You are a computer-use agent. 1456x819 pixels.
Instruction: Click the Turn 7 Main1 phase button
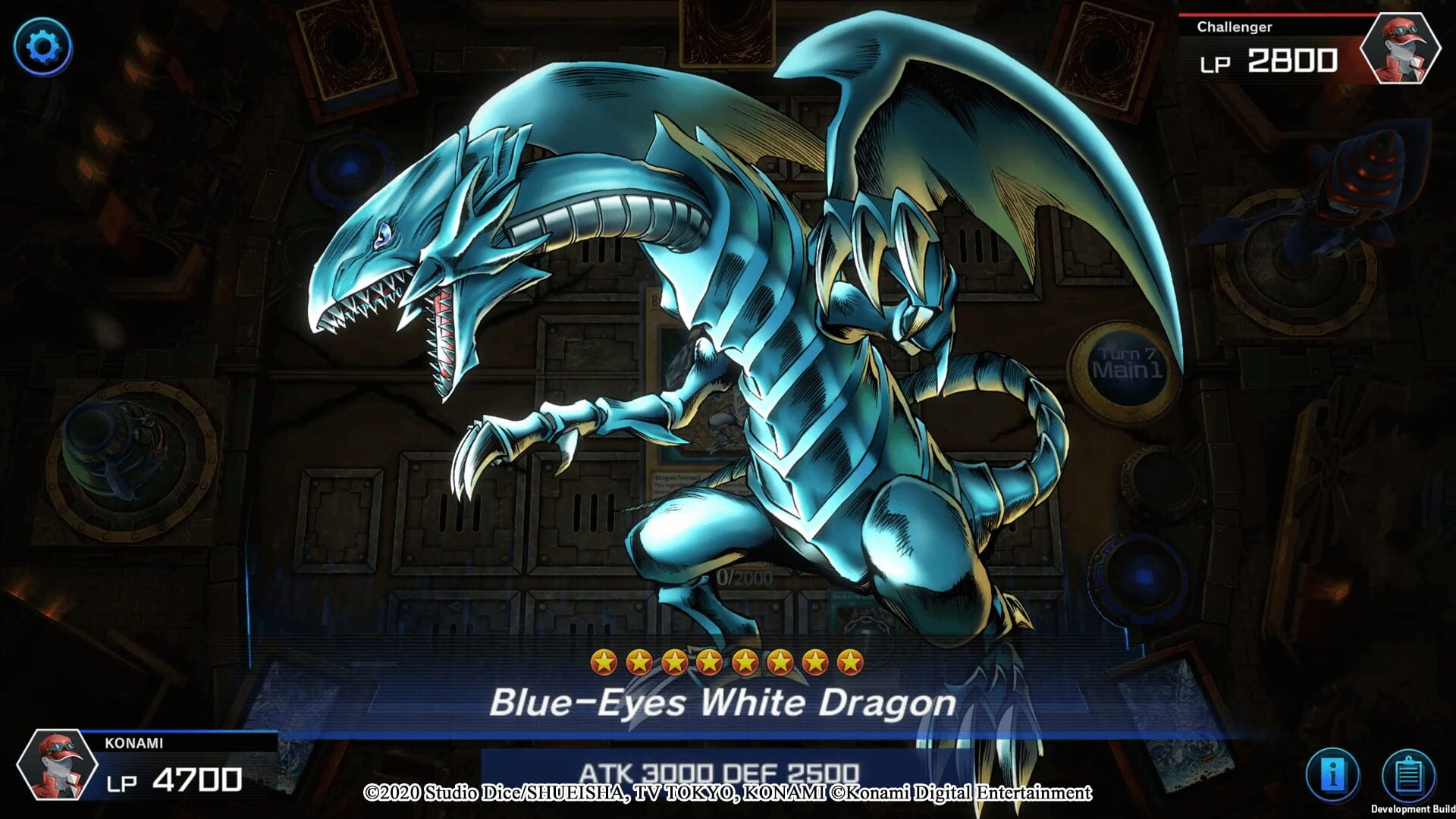(x=1125, y=363)
